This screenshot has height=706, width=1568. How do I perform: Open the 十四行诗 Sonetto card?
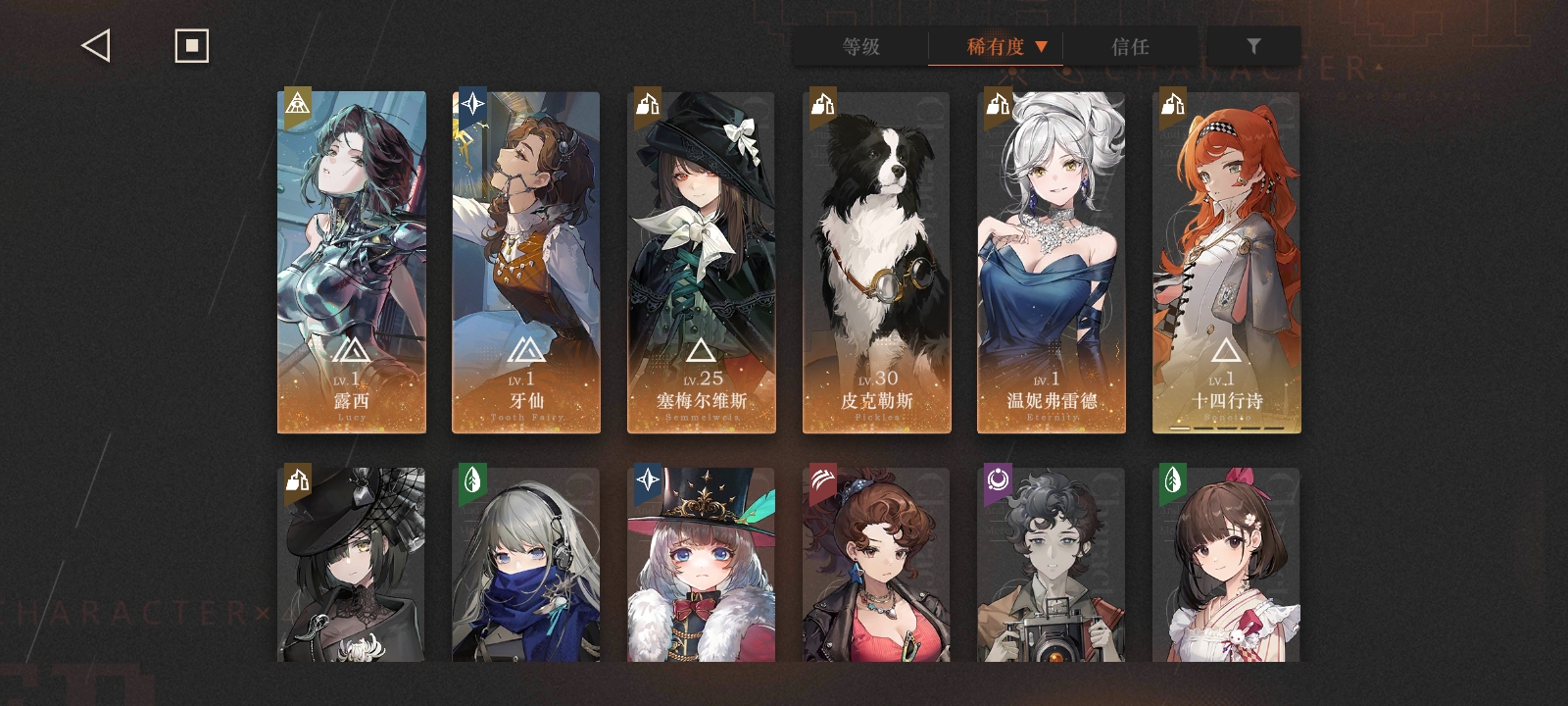pyautogui.click(x=1227, y=262)
